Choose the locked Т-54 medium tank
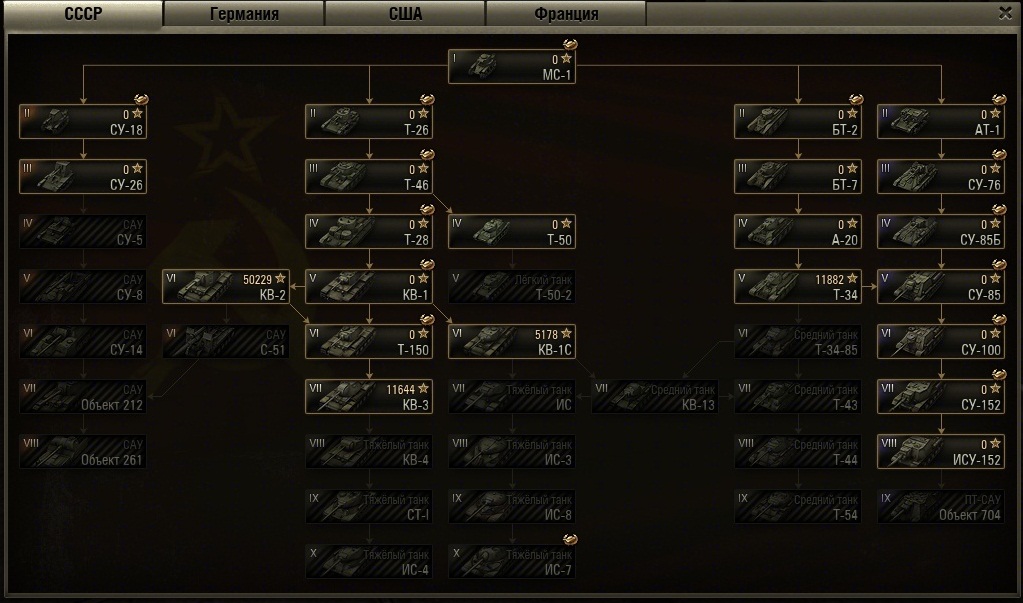 point(797,506)
